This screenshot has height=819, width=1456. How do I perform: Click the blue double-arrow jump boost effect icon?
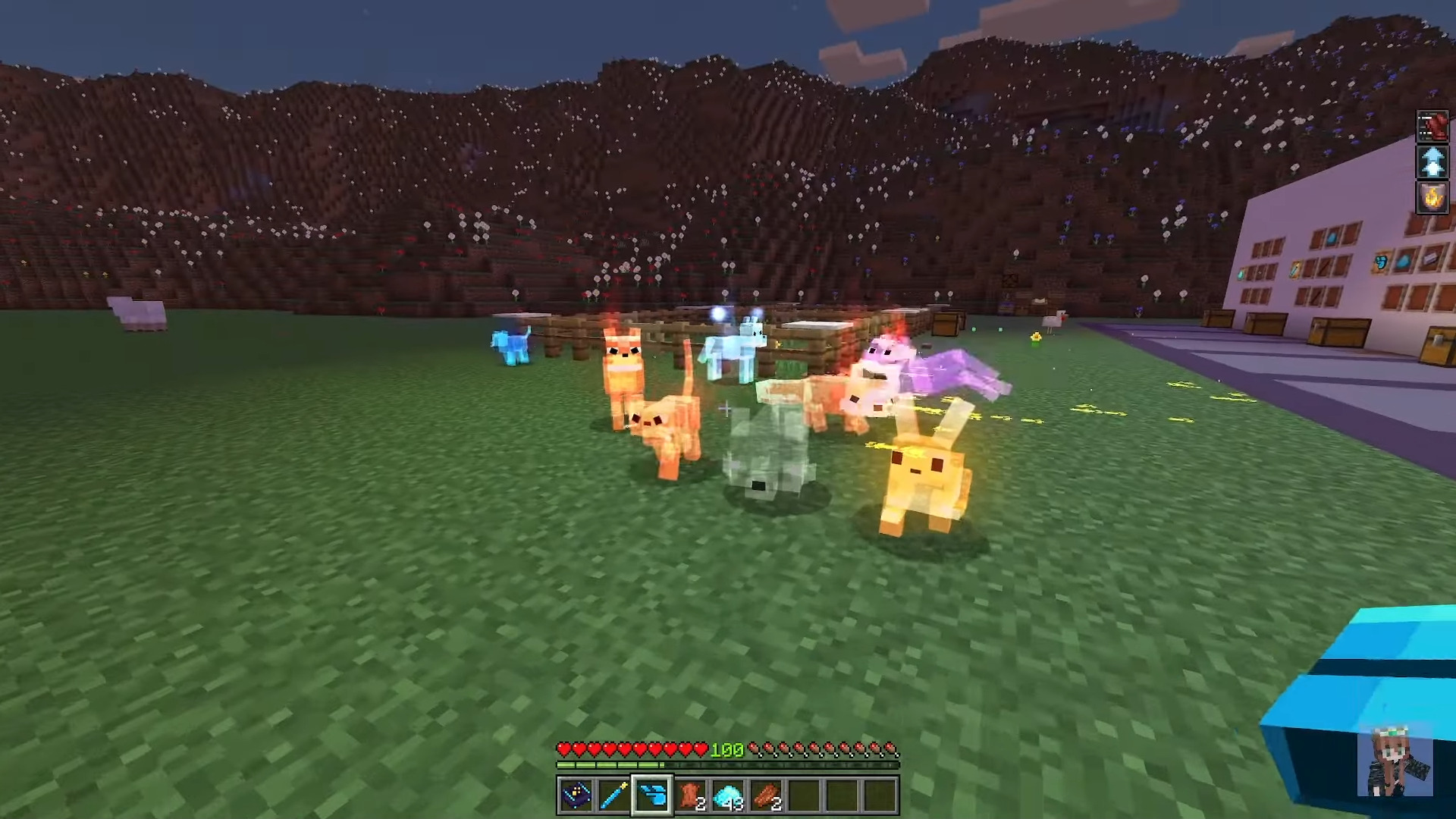pyautogui.click(x=1432, y=162)
